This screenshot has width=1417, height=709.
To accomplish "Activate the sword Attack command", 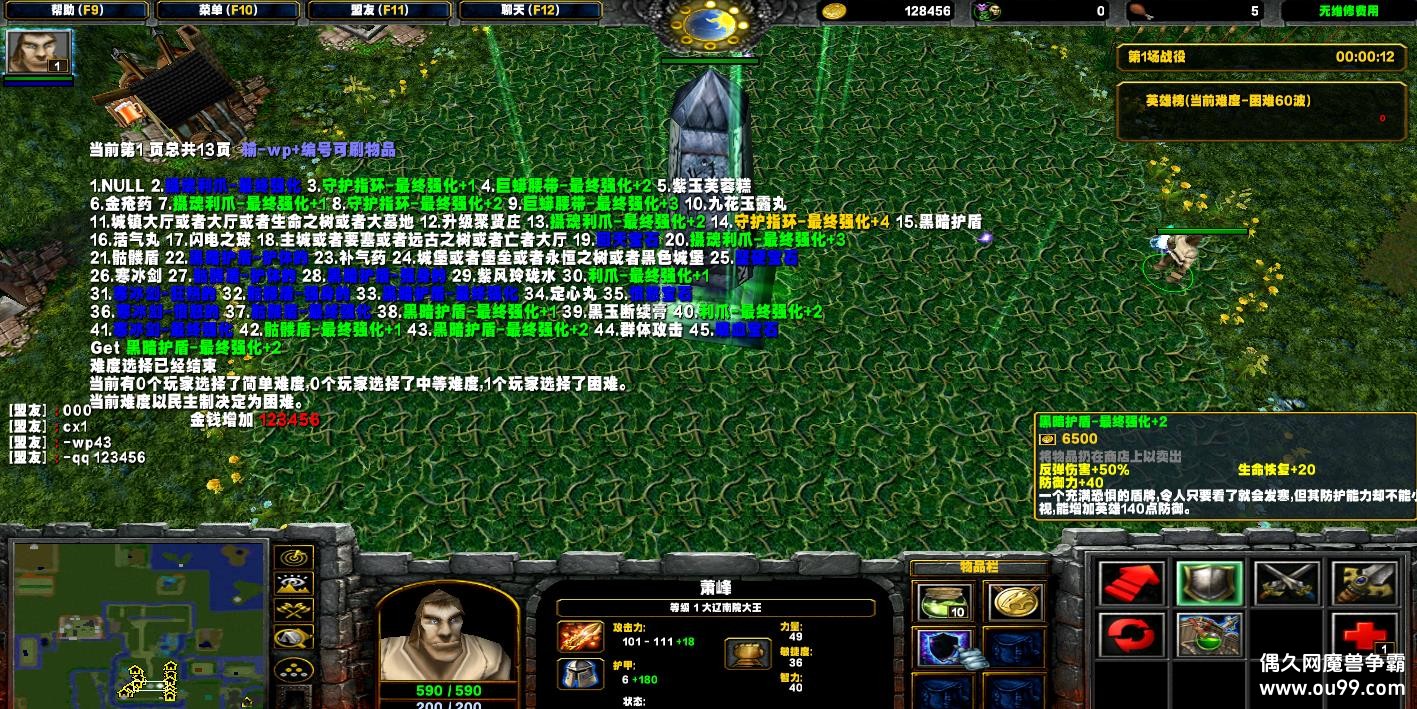I will tap(1362, 583).
